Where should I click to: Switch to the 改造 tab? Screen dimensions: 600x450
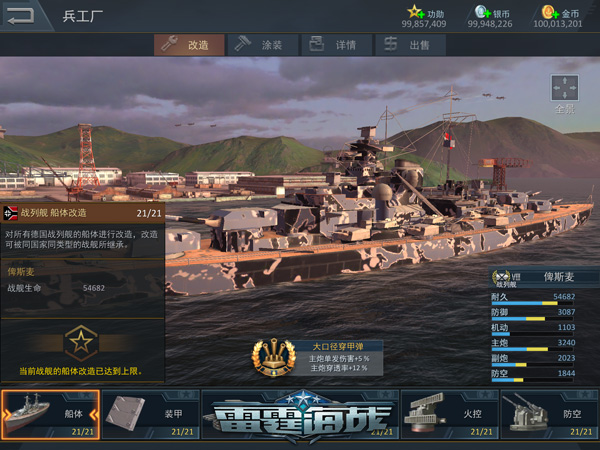[187, 45]
